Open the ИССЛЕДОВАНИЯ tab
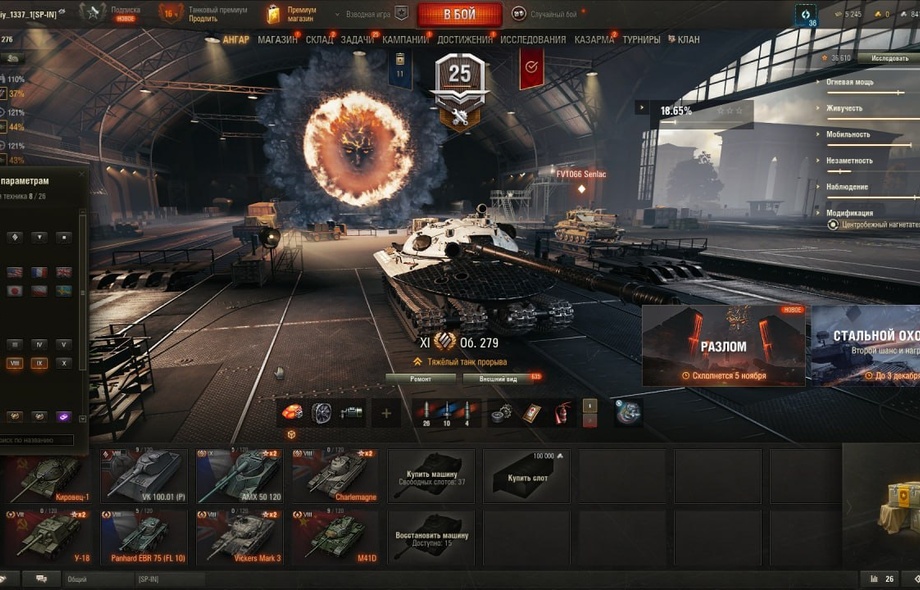 click(x=533, y=40)
